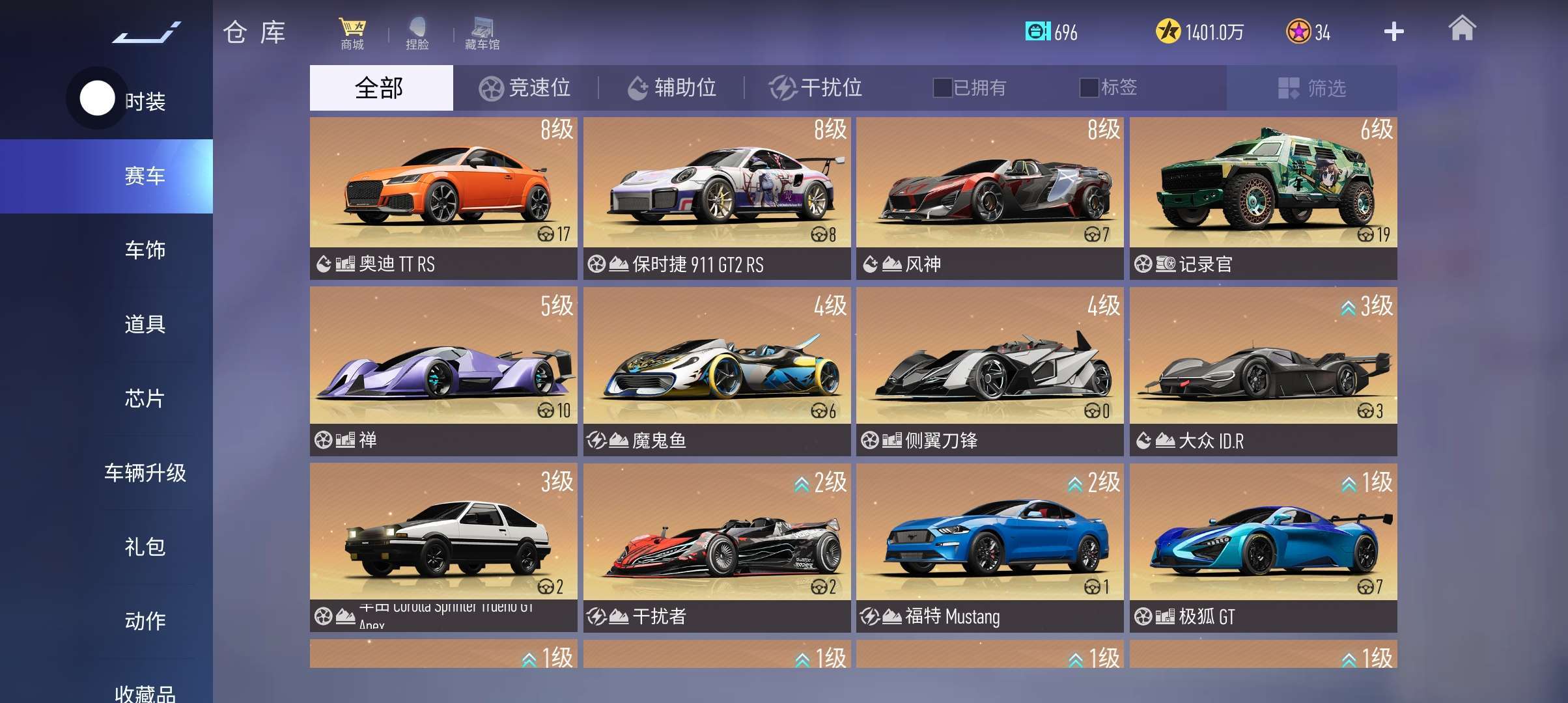
Task: Open 车辆升级 vehicle upgrade menu
Action: (145, 473)
